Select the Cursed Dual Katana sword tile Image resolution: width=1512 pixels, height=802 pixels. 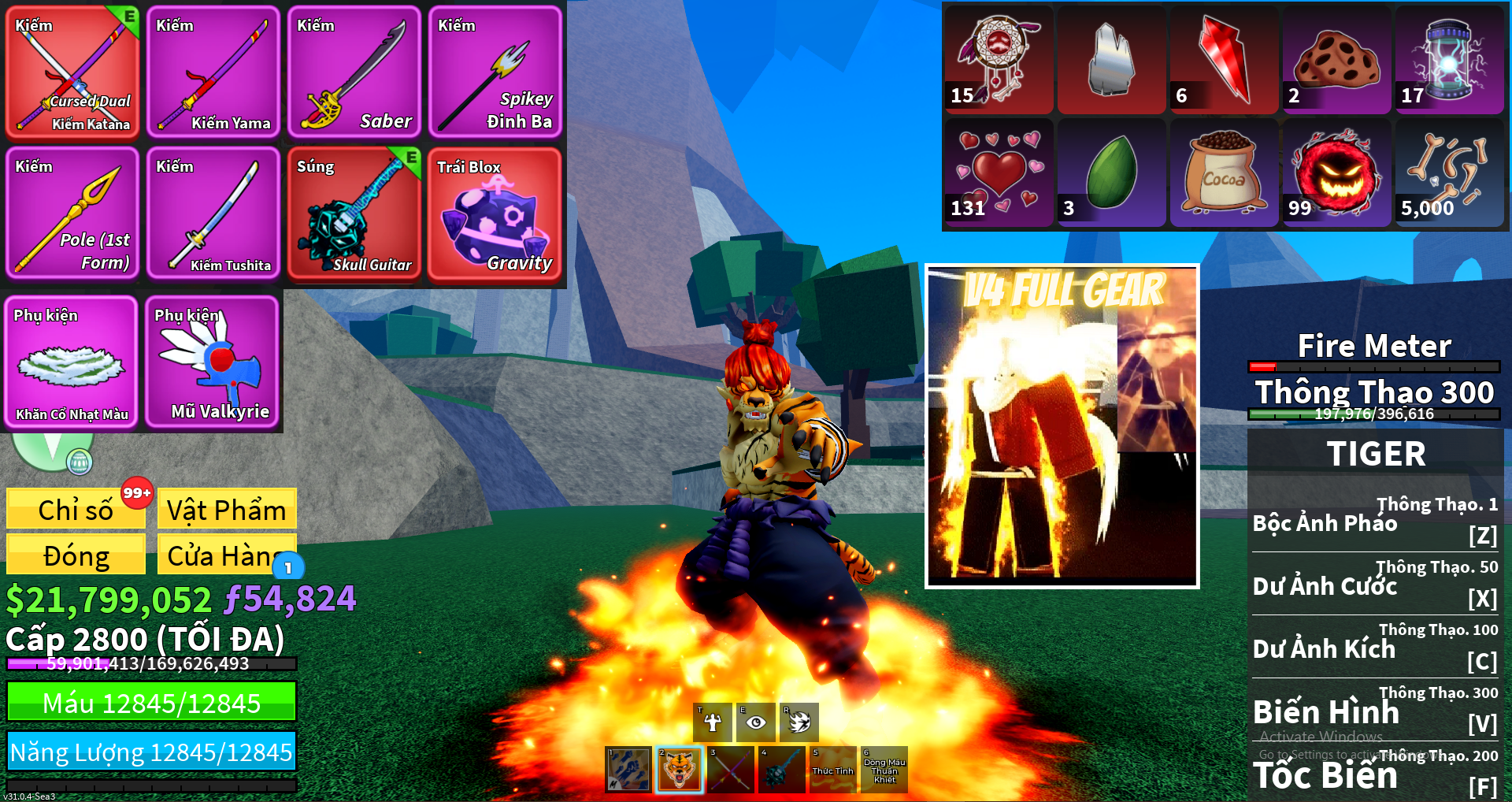pos(72,72)
